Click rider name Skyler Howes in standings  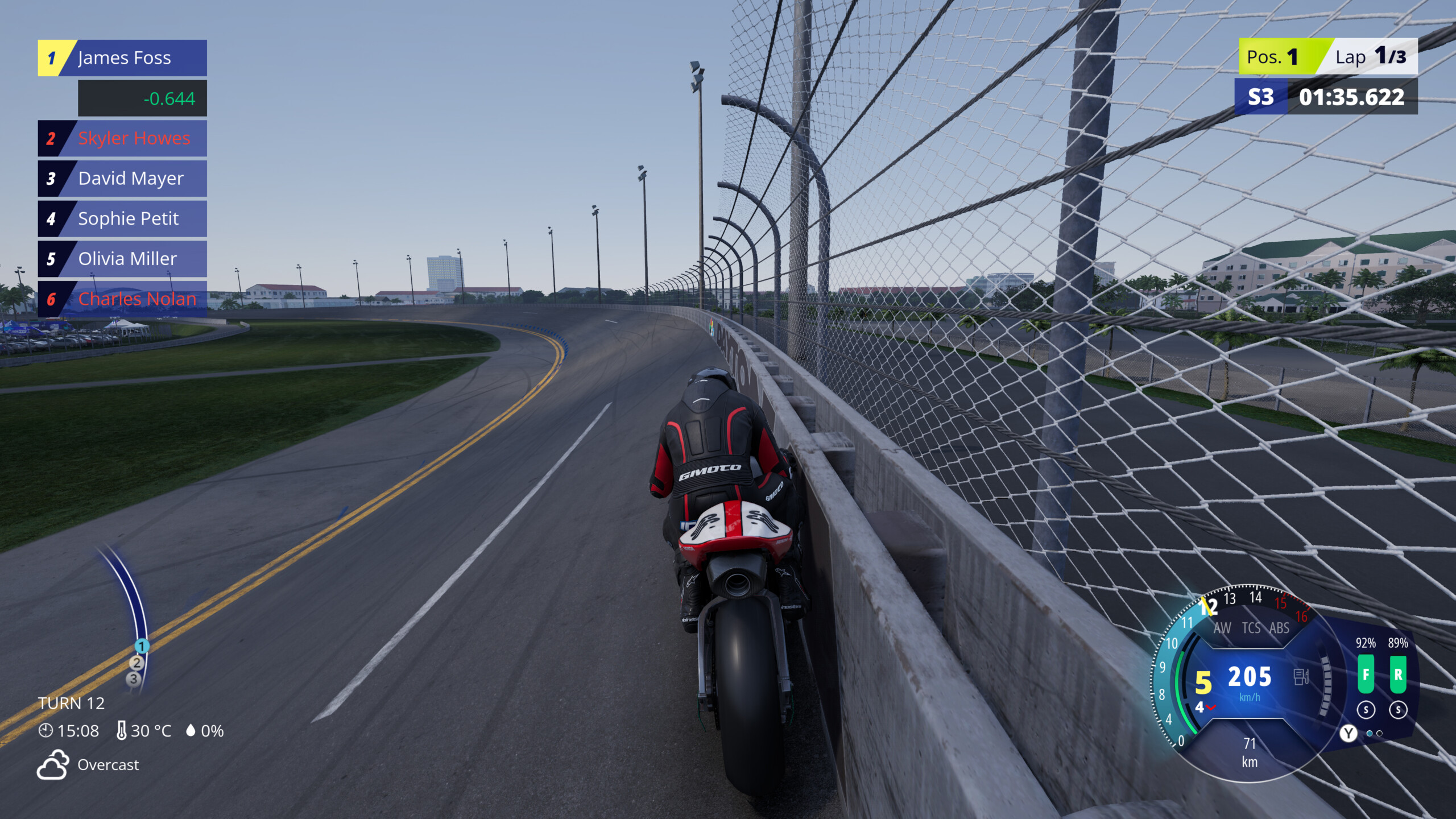[x=133, y=138]
